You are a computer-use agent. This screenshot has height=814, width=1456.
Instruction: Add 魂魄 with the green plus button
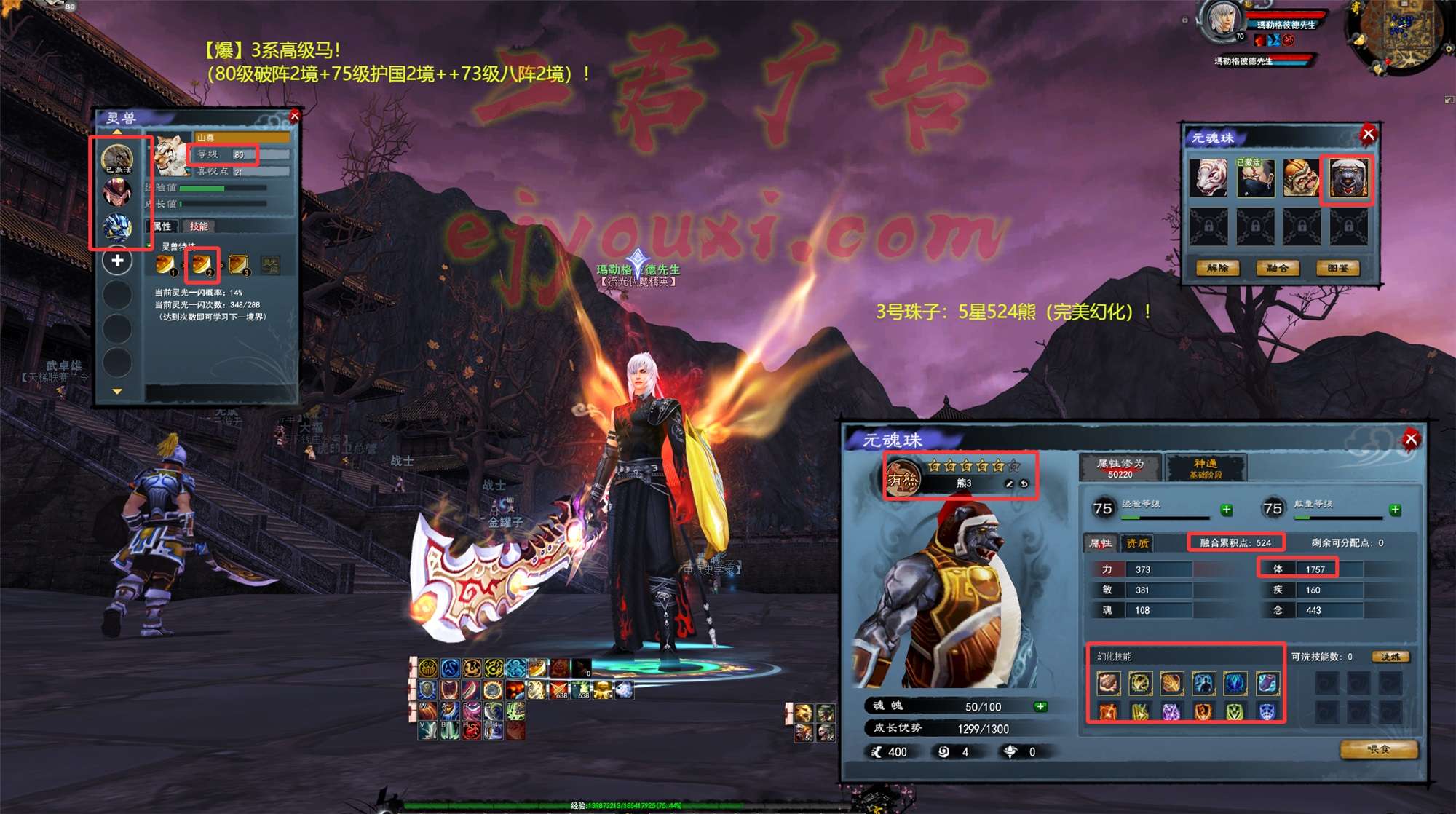coord(1040,706)
